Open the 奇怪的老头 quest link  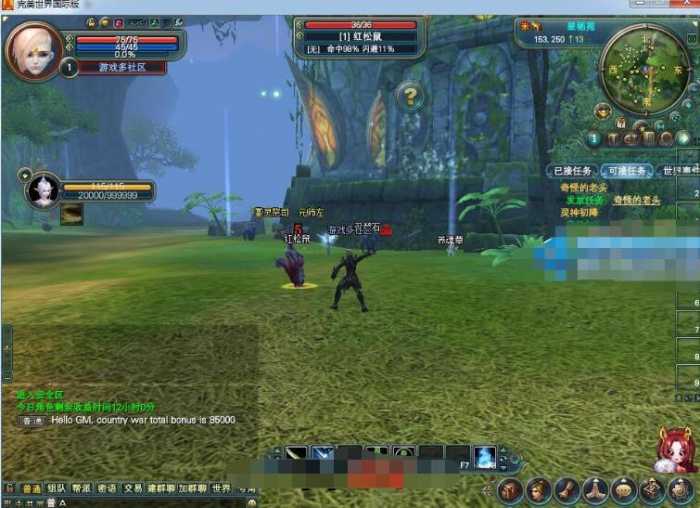pos(583,187)
